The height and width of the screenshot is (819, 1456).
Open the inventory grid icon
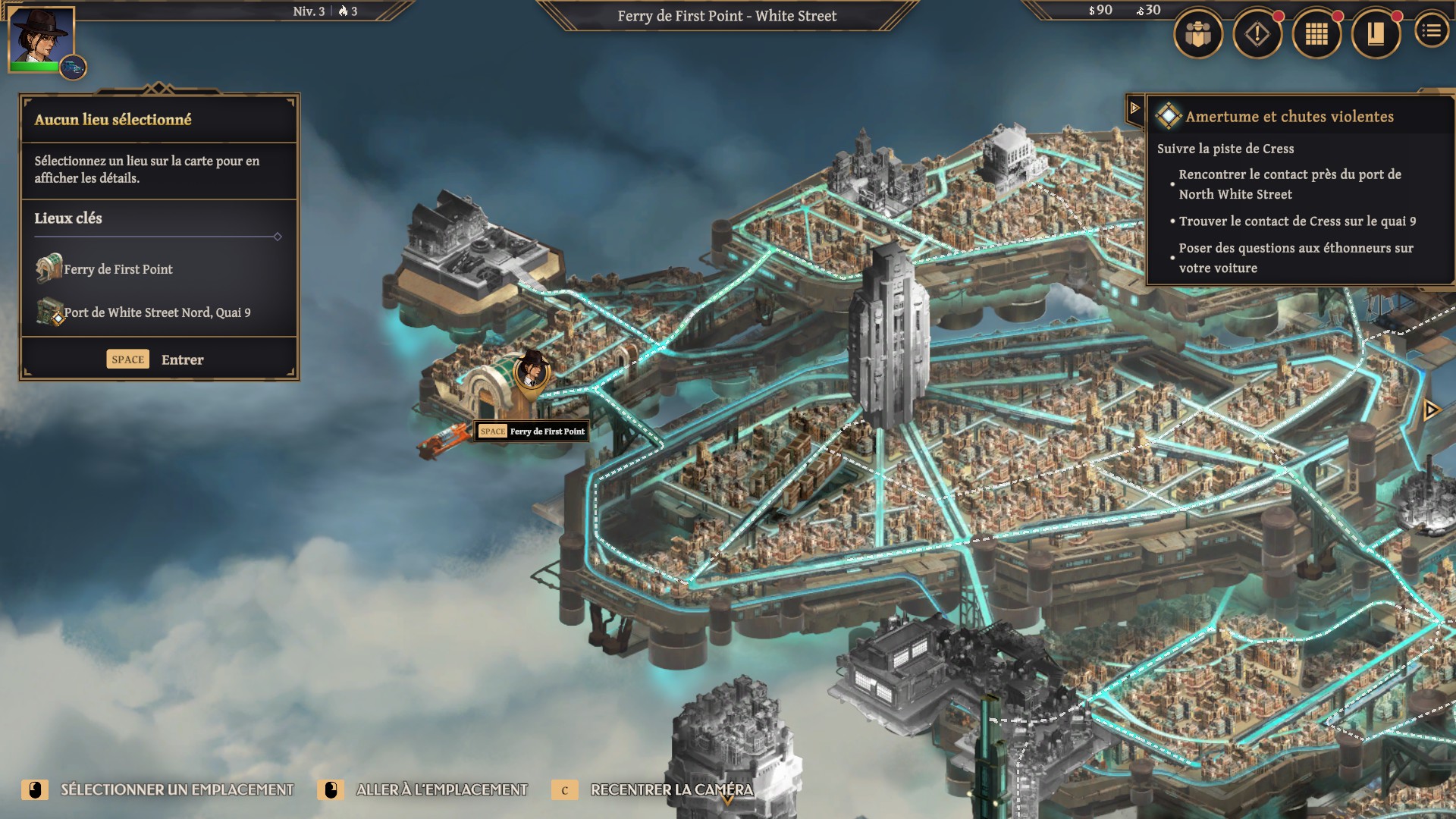point(1316,34)
